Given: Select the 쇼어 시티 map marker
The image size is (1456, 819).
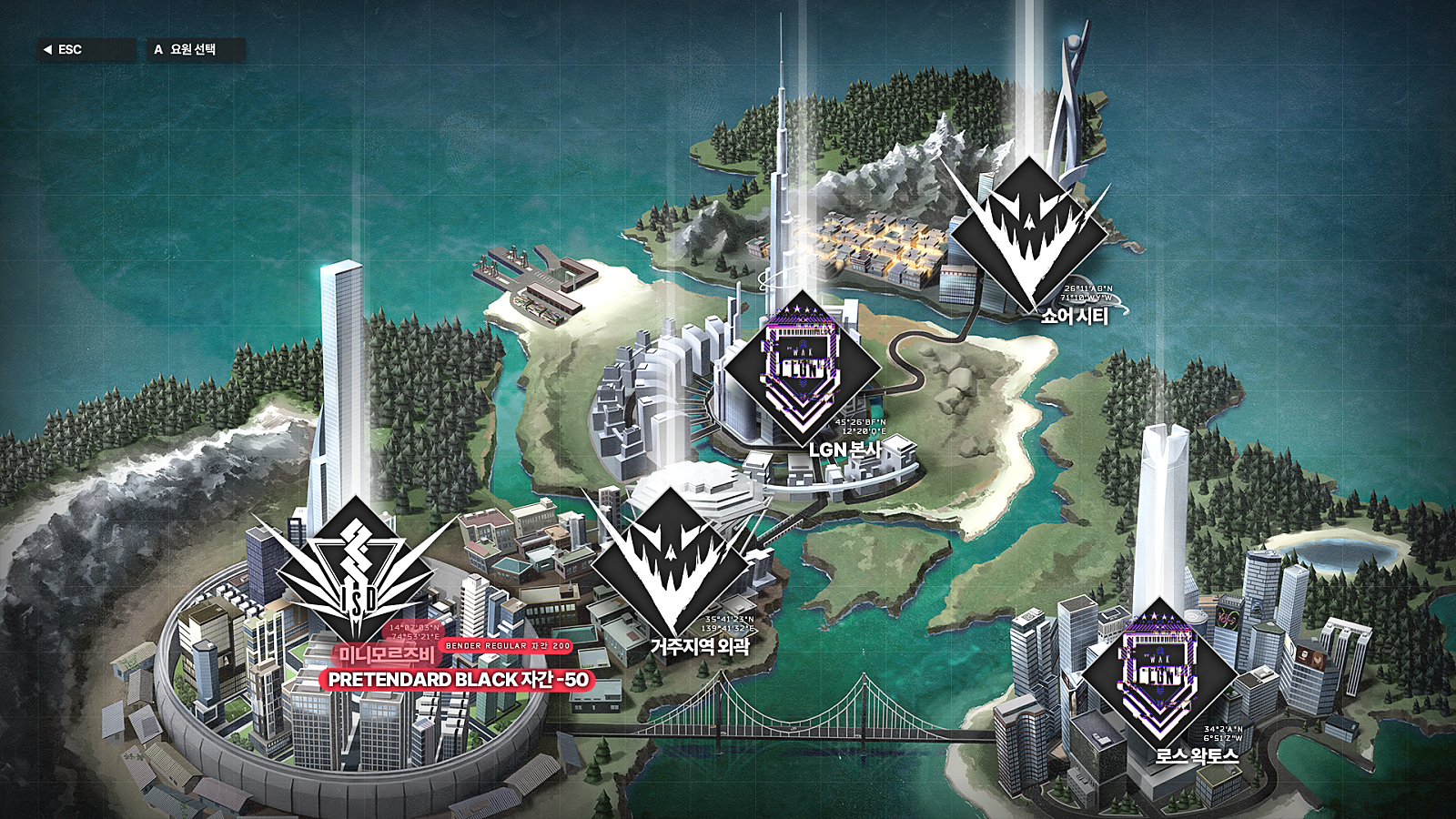Looking at the screenshot, I should [x=1029, y=232].
